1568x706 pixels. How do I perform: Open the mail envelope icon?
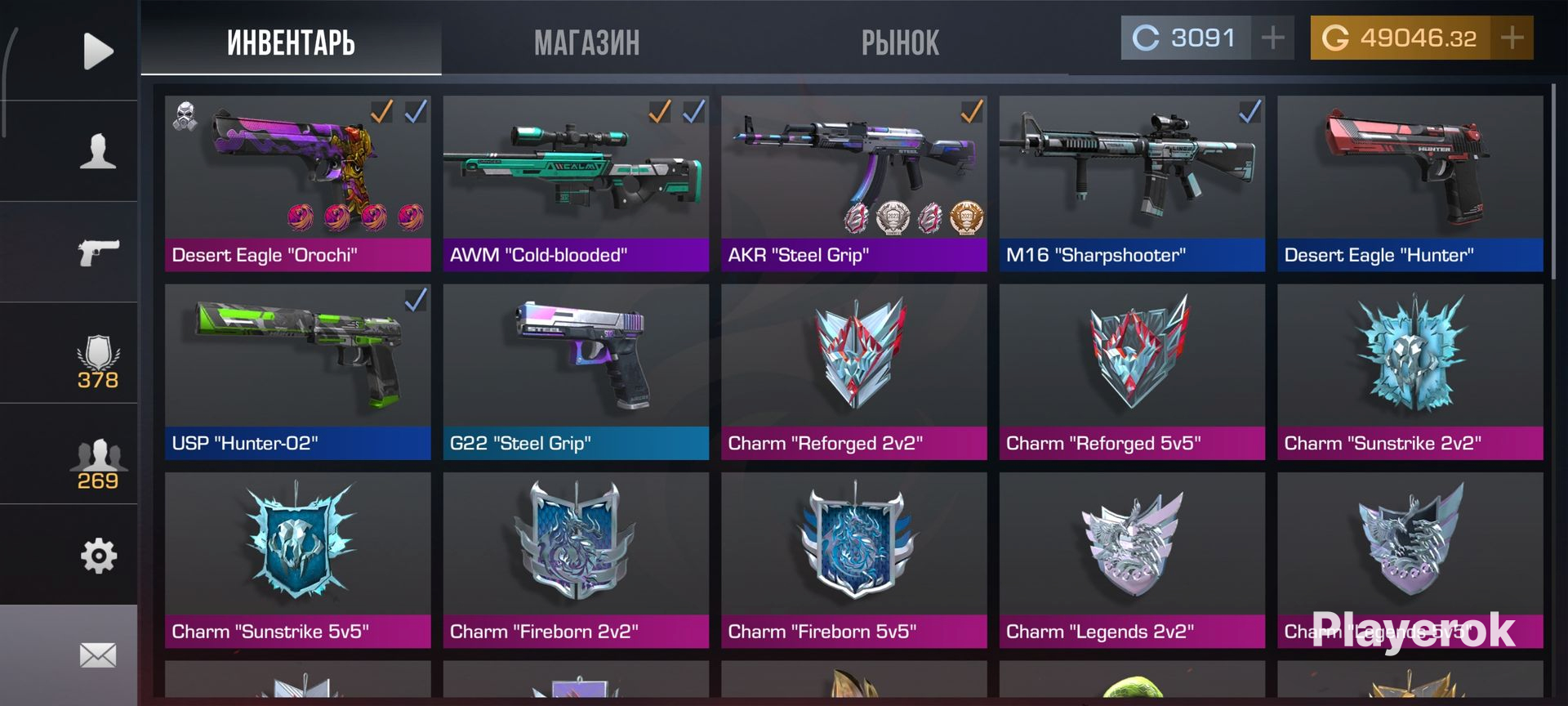[97, 655]
